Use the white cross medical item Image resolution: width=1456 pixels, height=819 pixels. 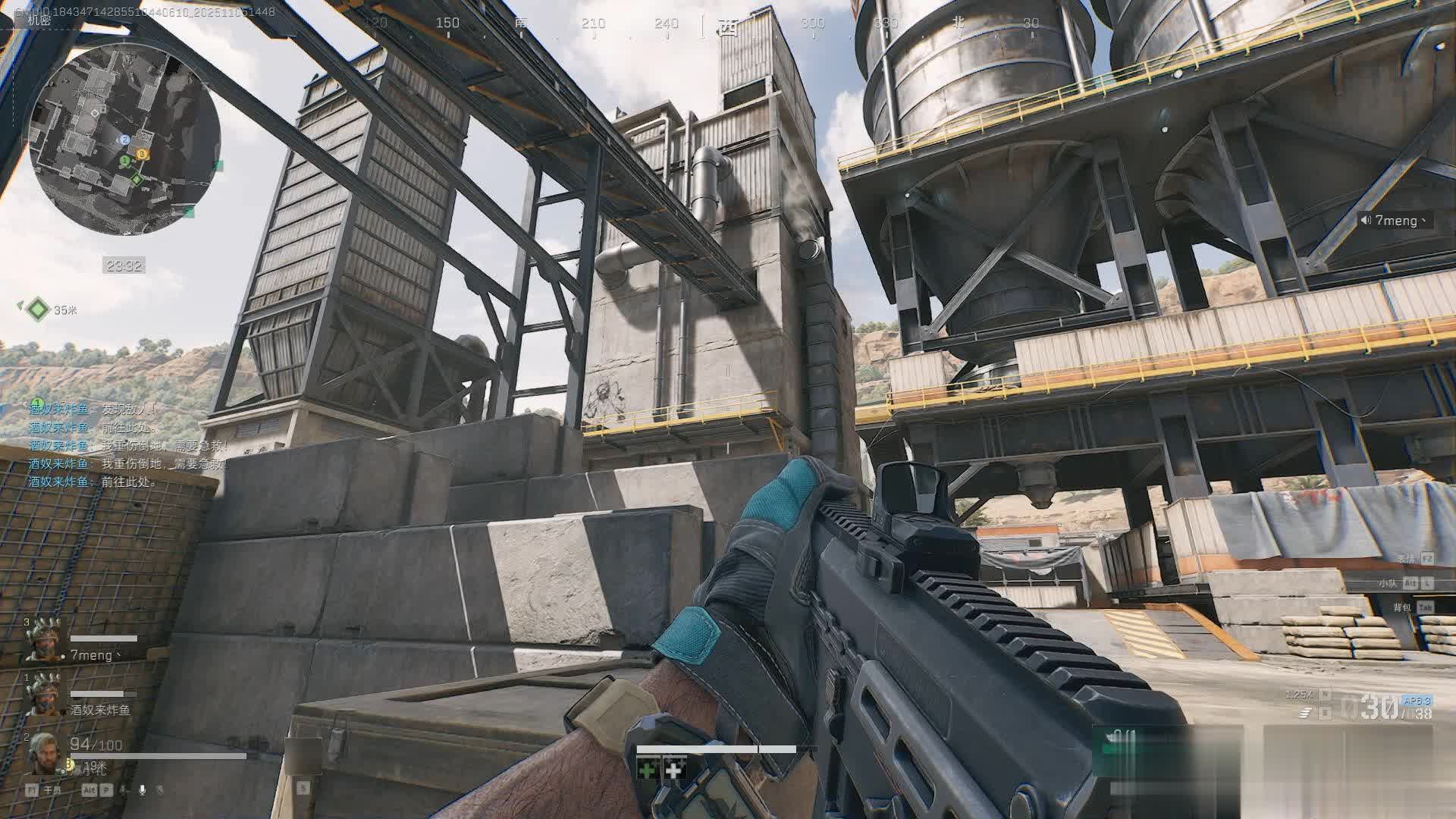click(x=674, y=770)
